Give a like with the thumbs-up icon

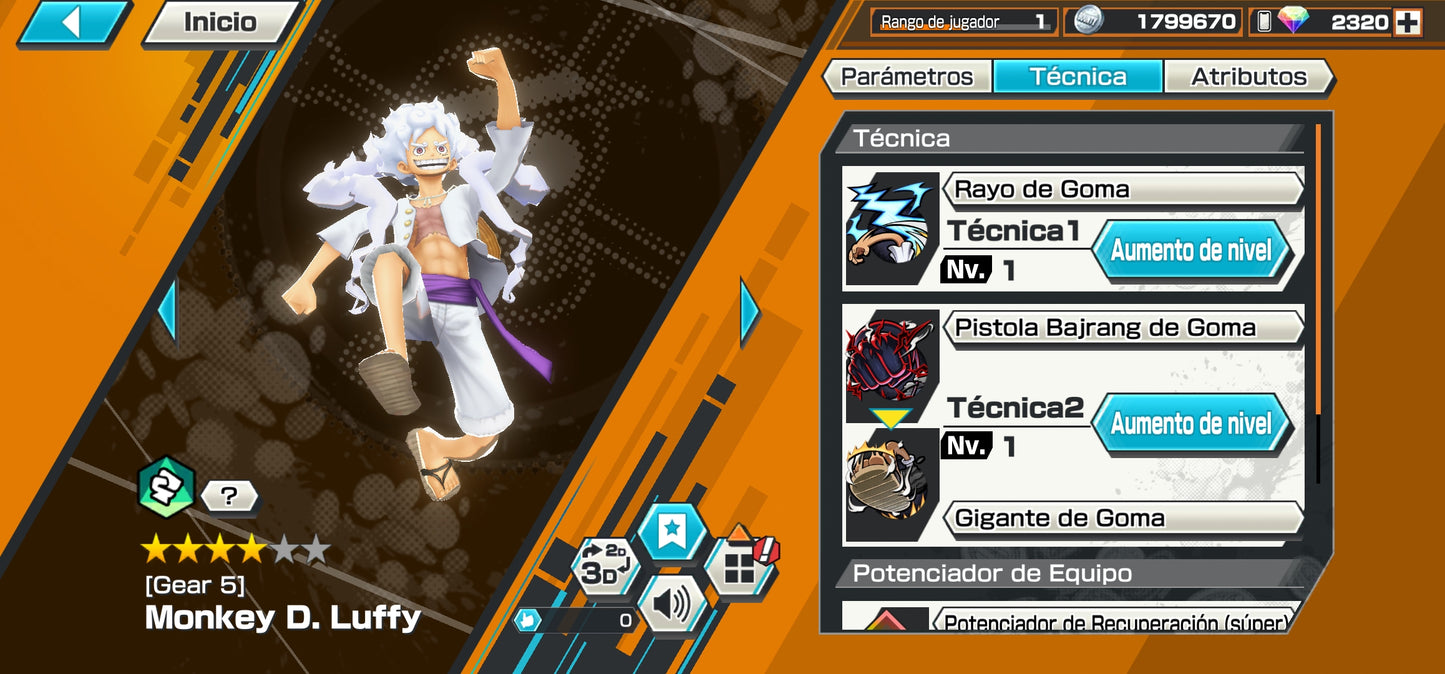click(529, 620)
